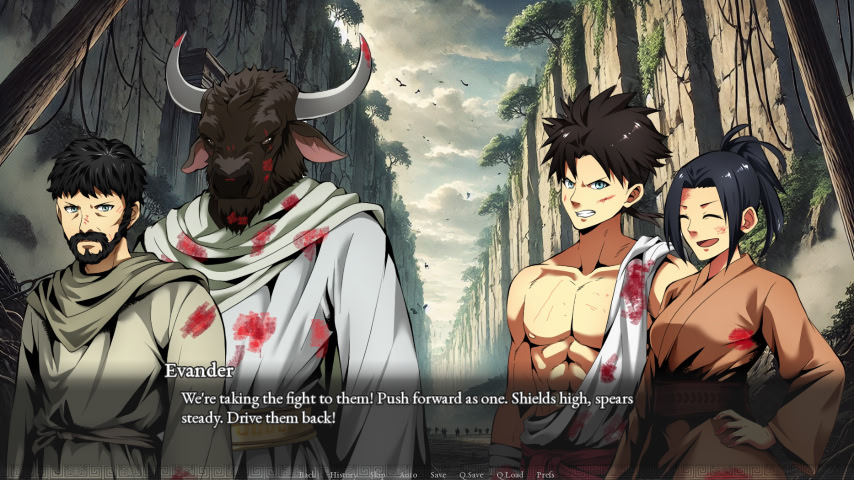Quick load with Q.Load

coord(510,474)
